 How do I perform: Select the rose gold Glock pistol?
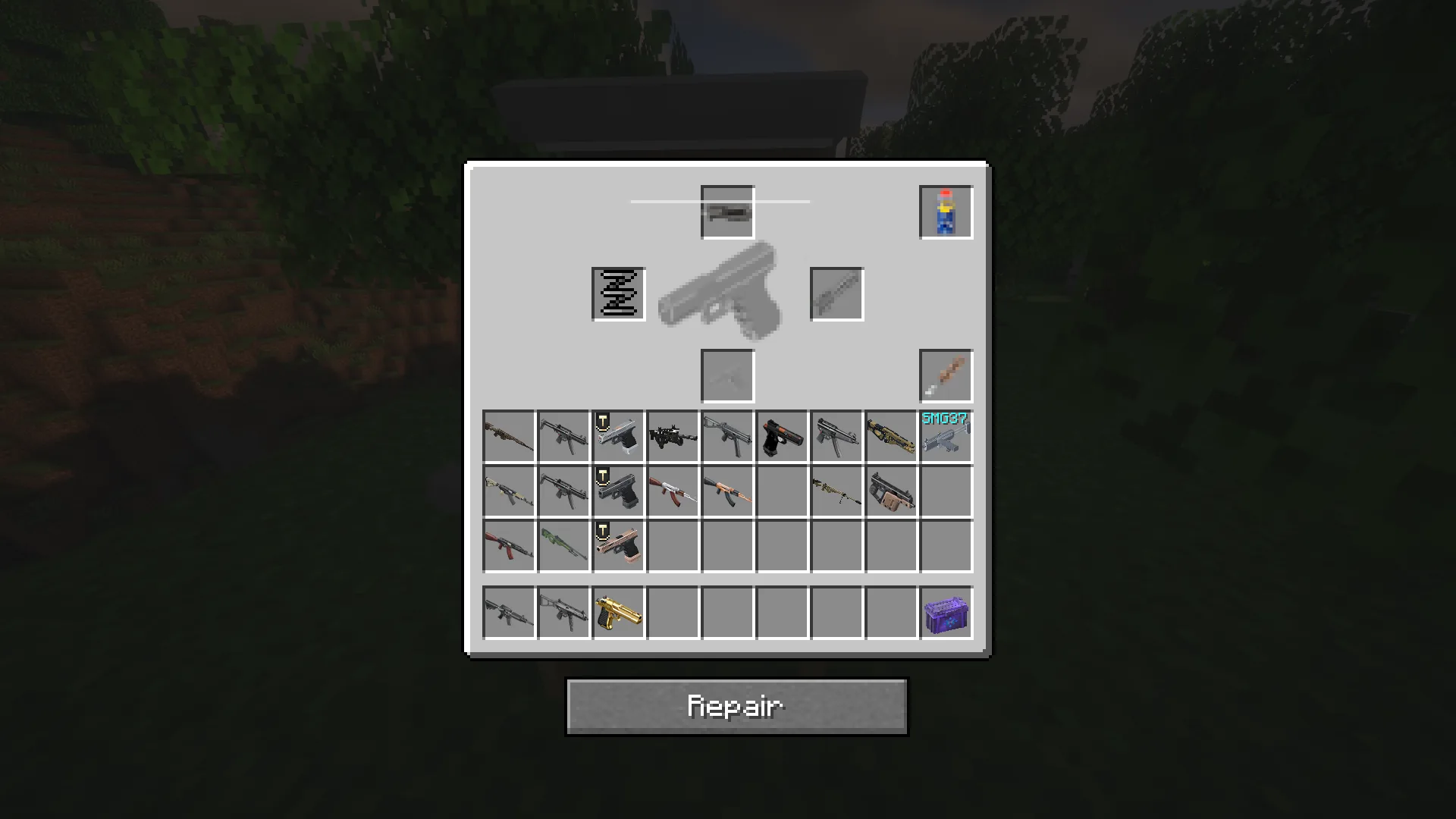[x=618, y=547]
